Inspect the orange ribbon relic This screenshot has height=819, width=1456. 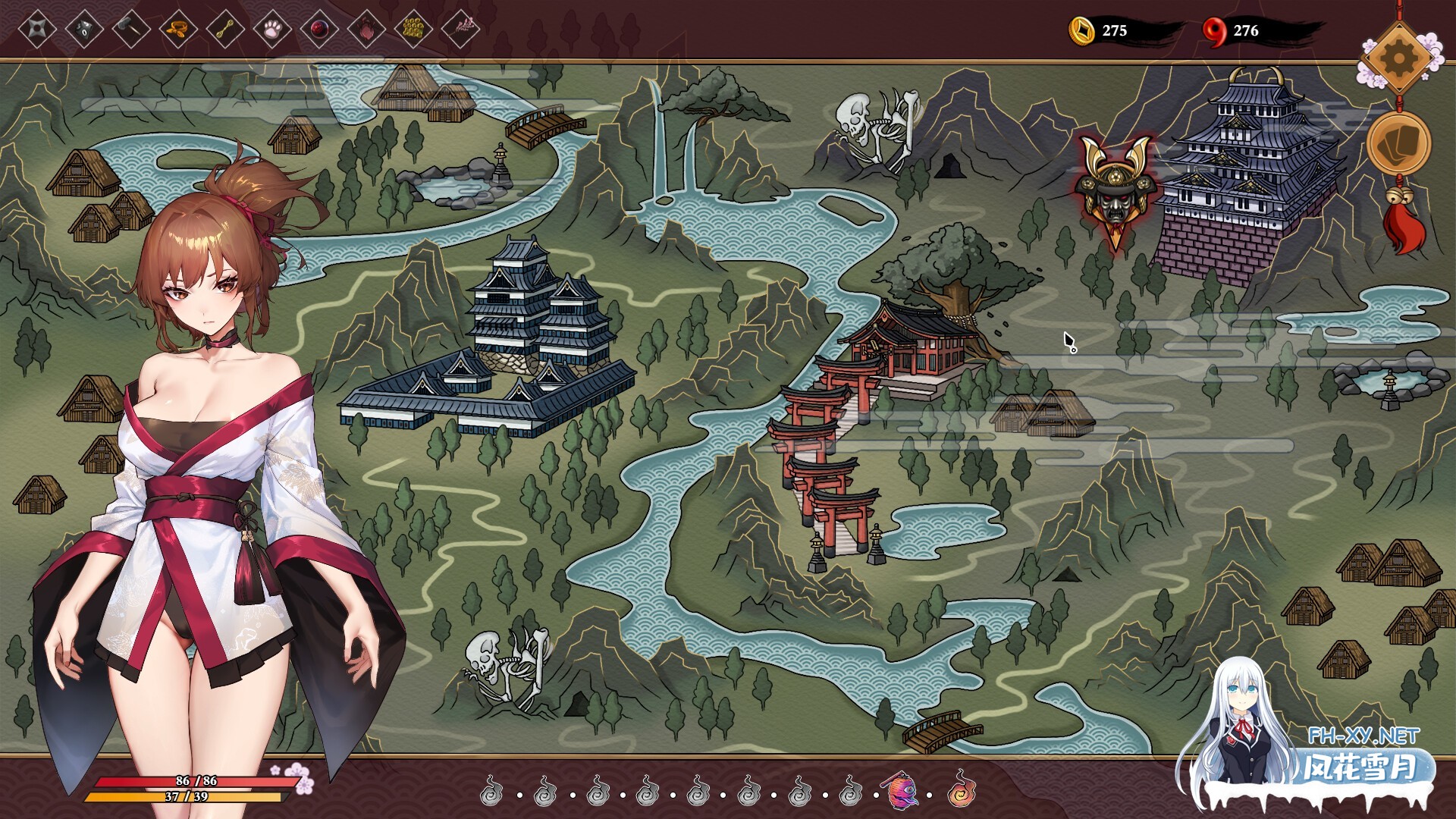tap(178, 30)
